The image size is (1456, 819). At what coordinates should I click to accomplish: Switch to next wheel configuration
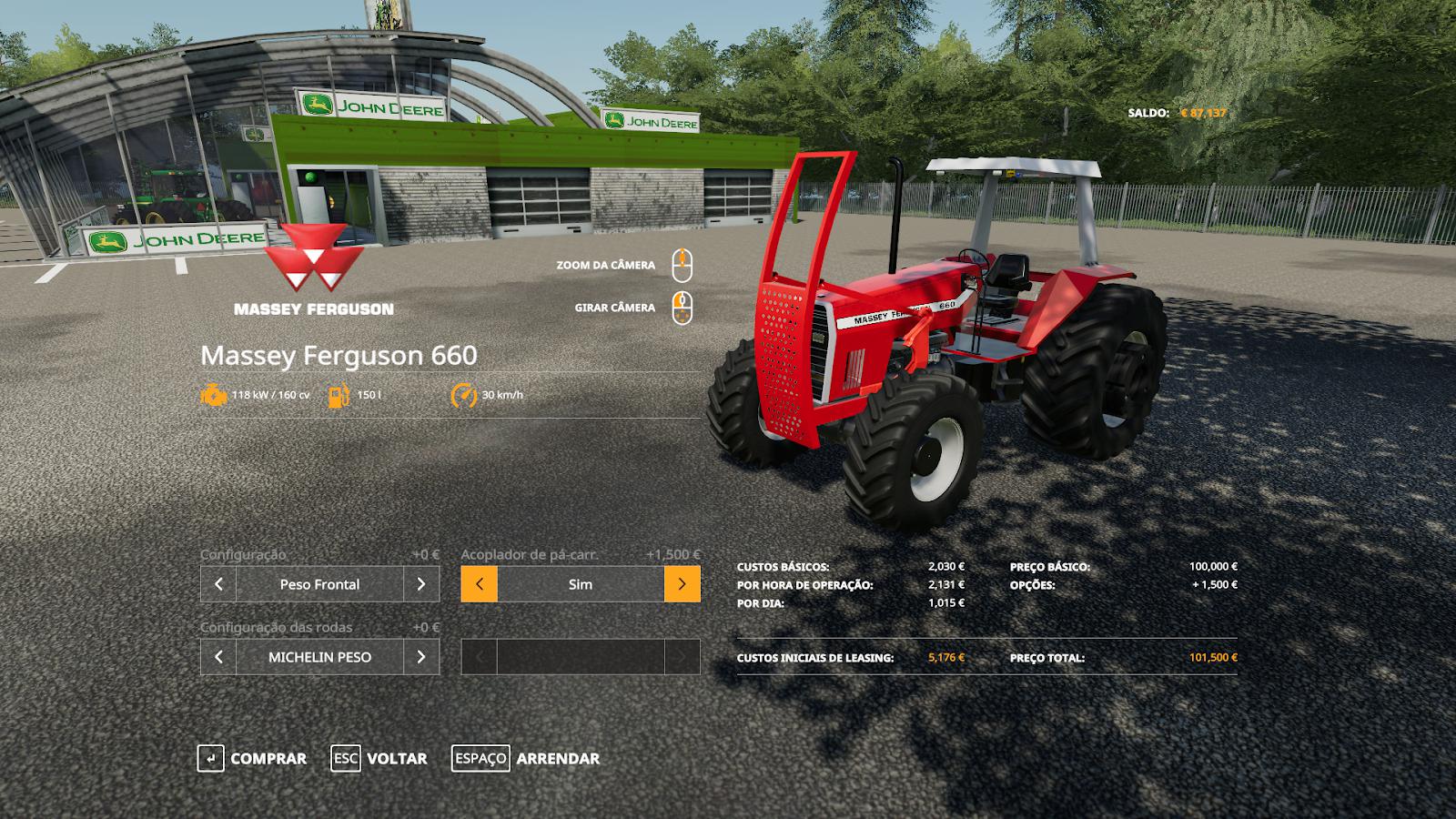421,657
